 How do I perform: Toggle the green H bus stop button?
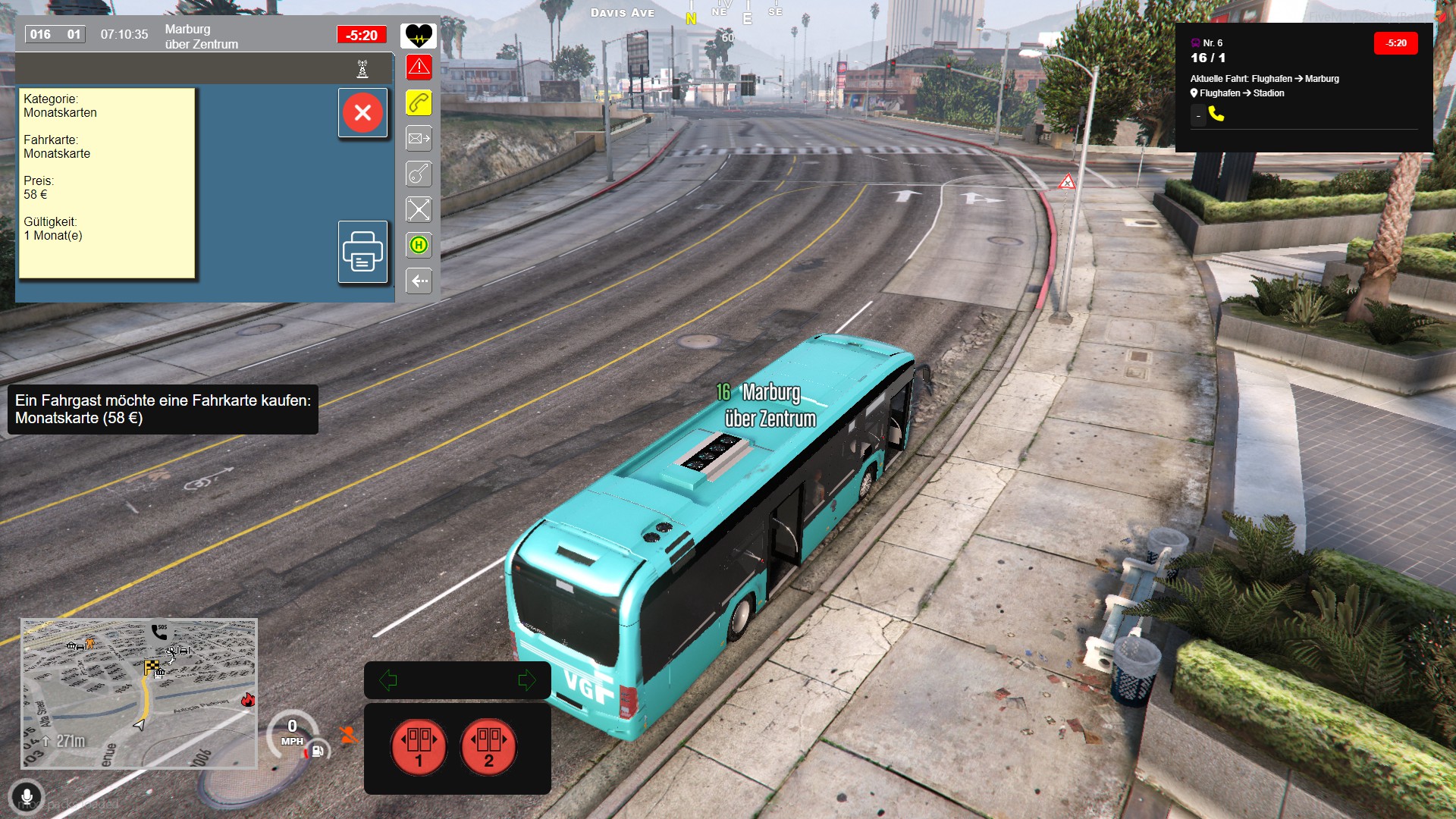419,245
